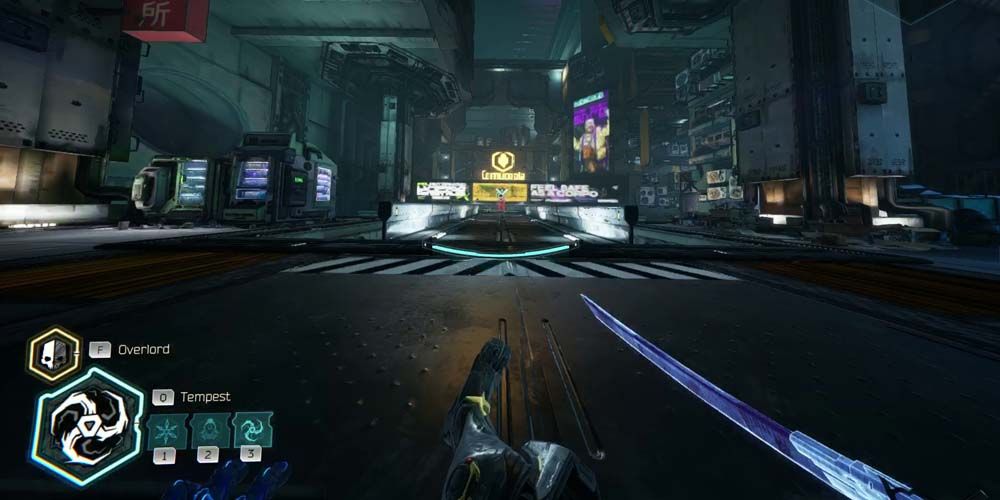Select the large Tempest ability icon
Viewport: 1000px width, 500px height.
pyautogui.click(x=87, y=425)
